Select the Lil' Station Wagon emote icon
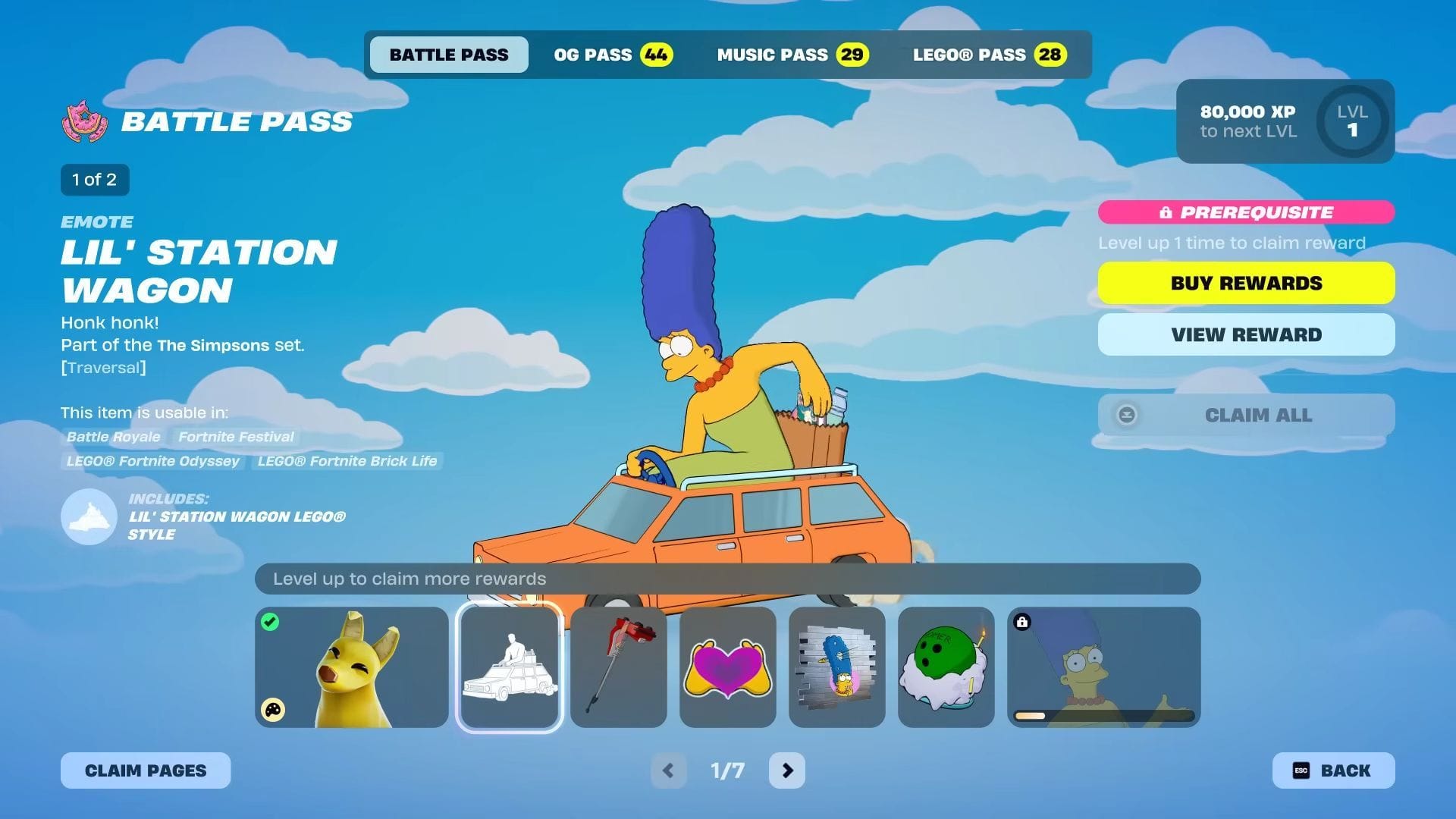The height and width of the screenshot is (819, 1456). coord(509,667)
